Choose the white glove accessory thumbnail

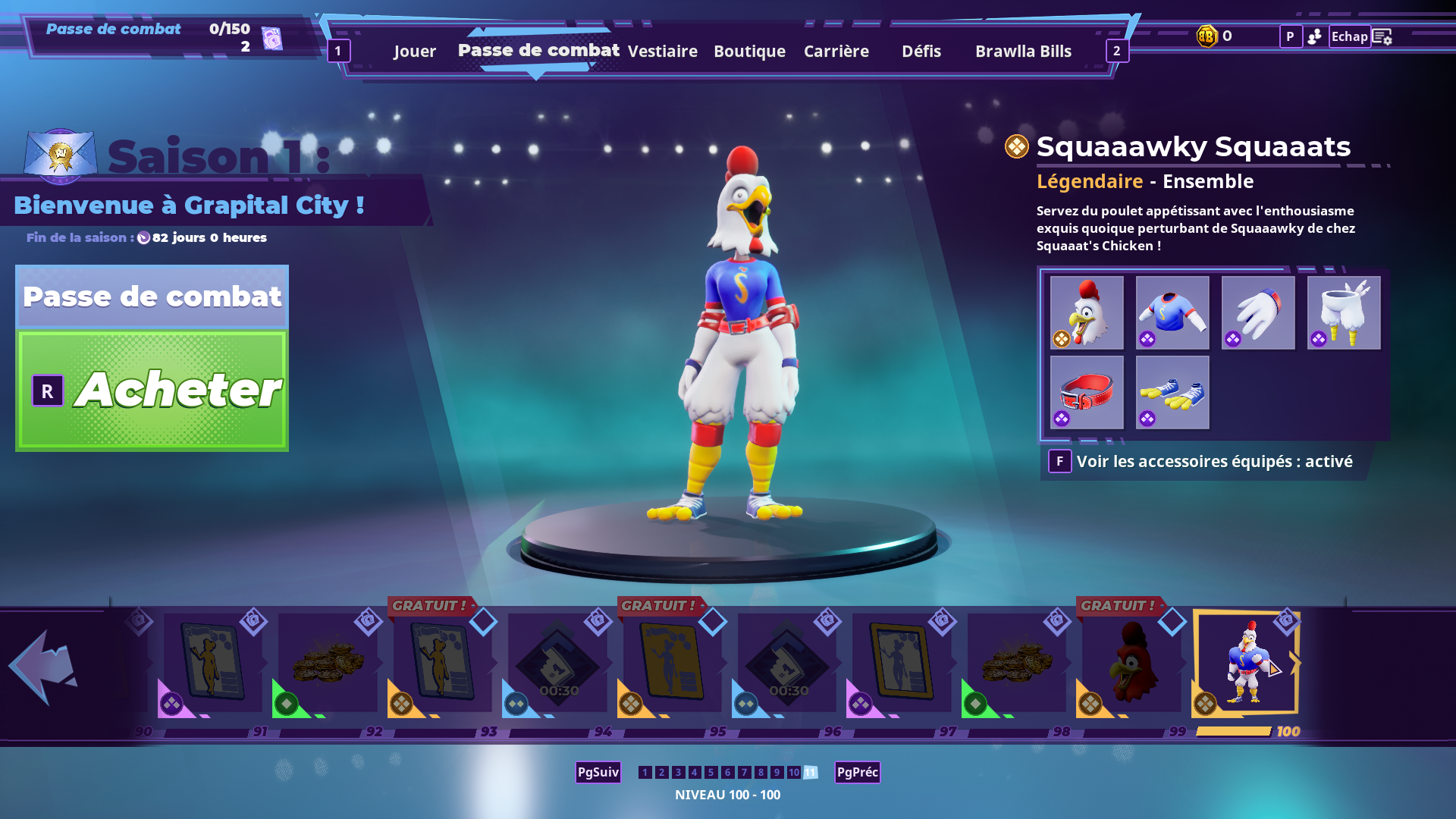(1257, 312)
